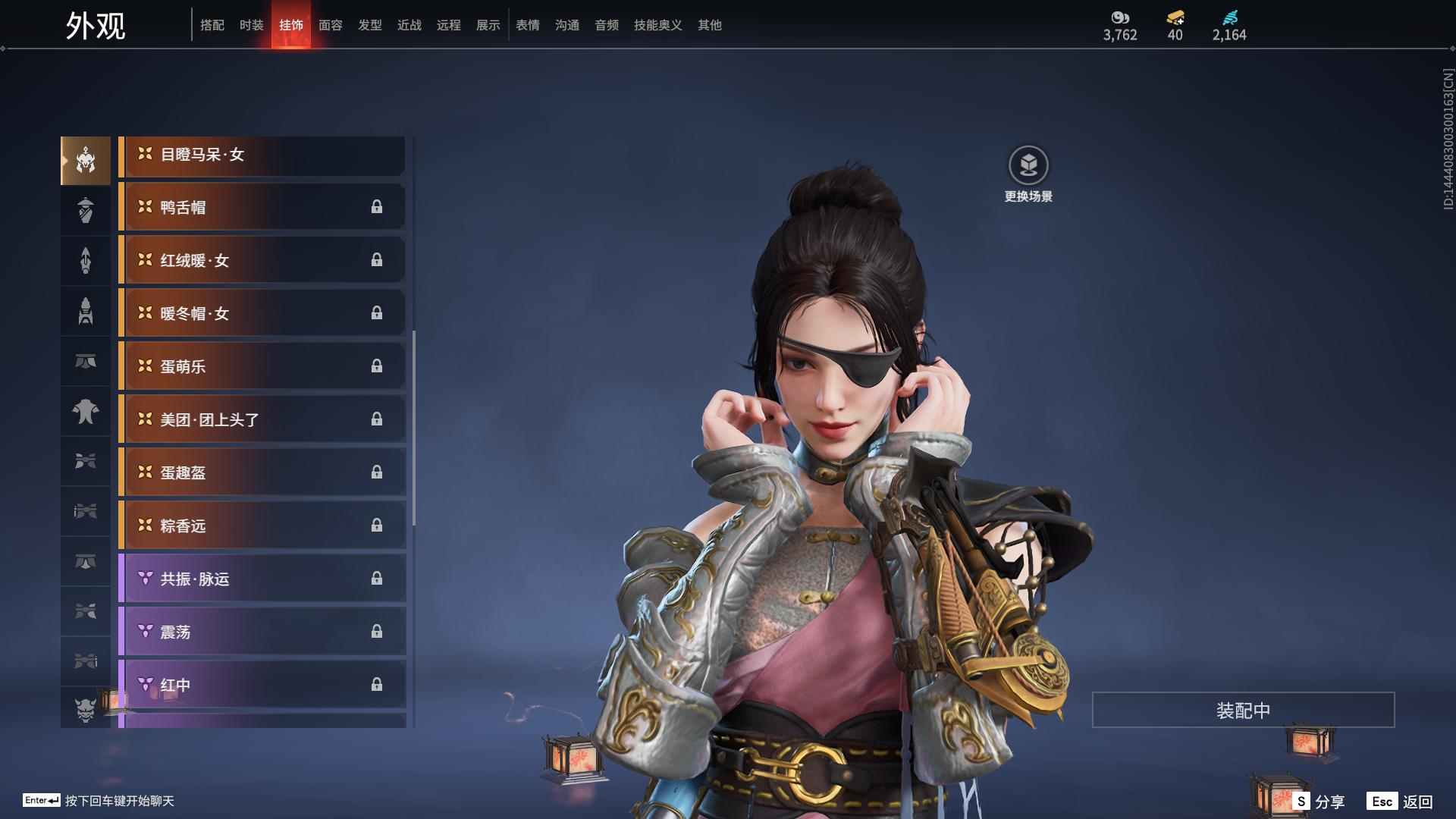Choose 美团·团上头了 from the list
This screenshot has width=1456, height=819.
point(262,420)
